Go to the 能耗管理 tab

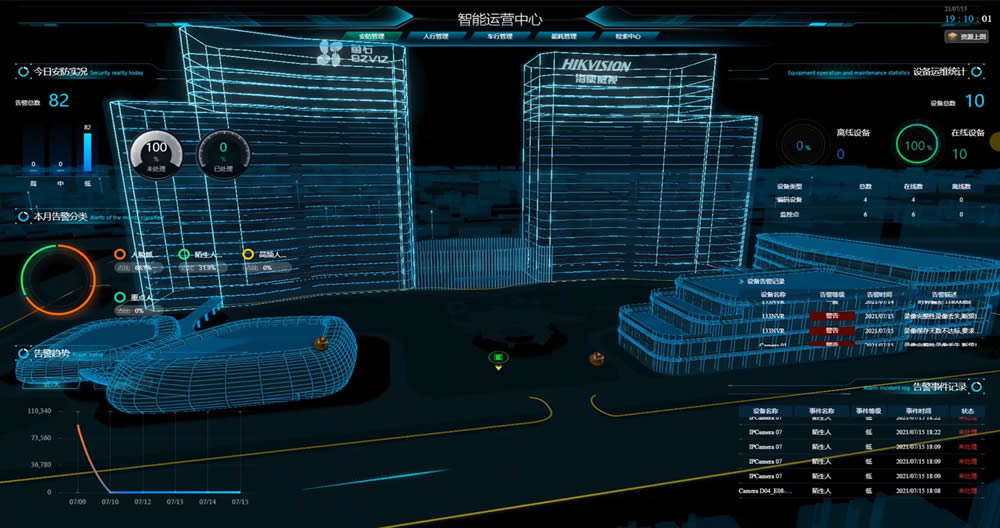click(564, 36)
